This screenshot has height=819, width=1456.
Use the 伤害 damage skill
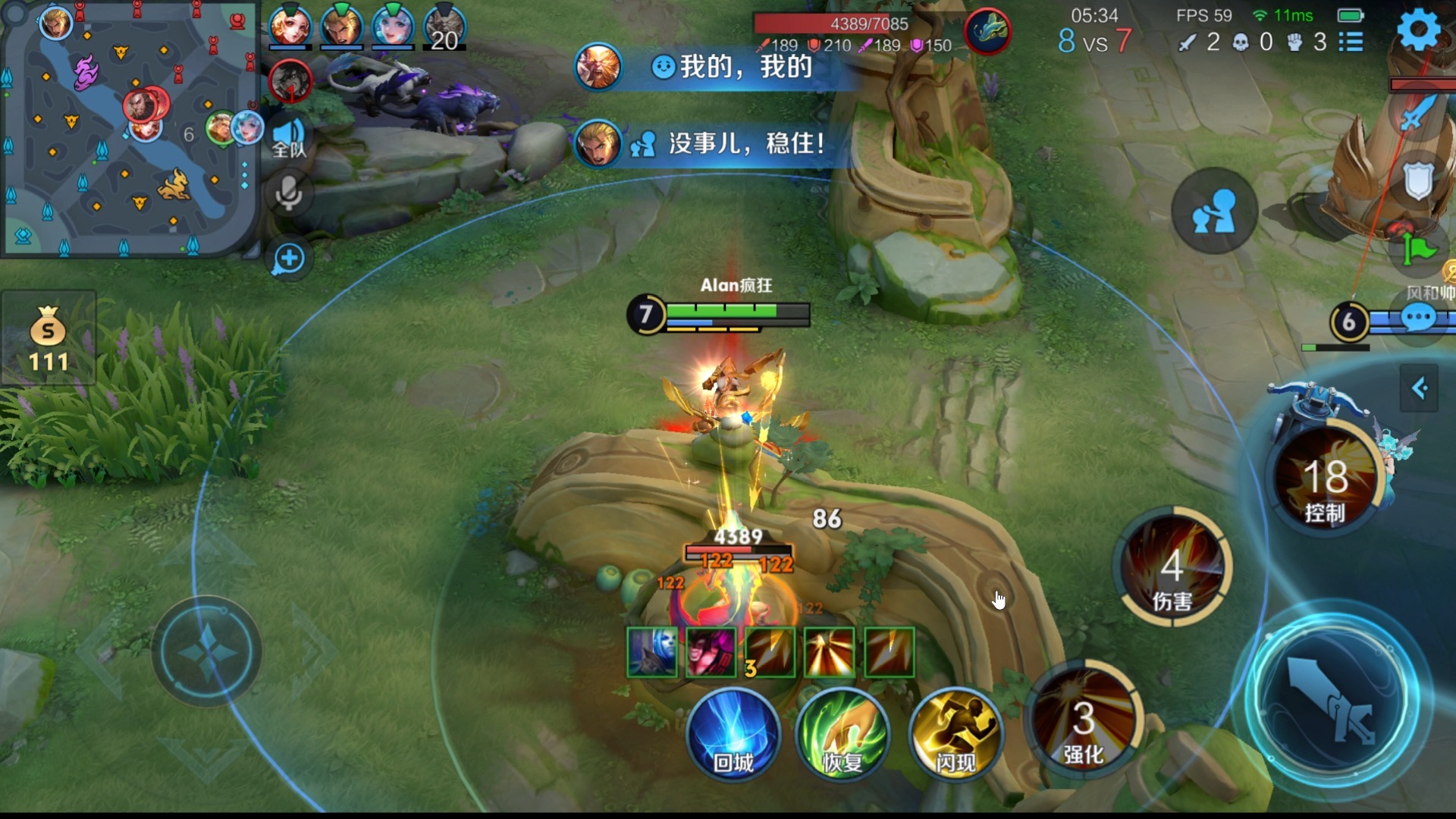click(x=1172, y=567)
